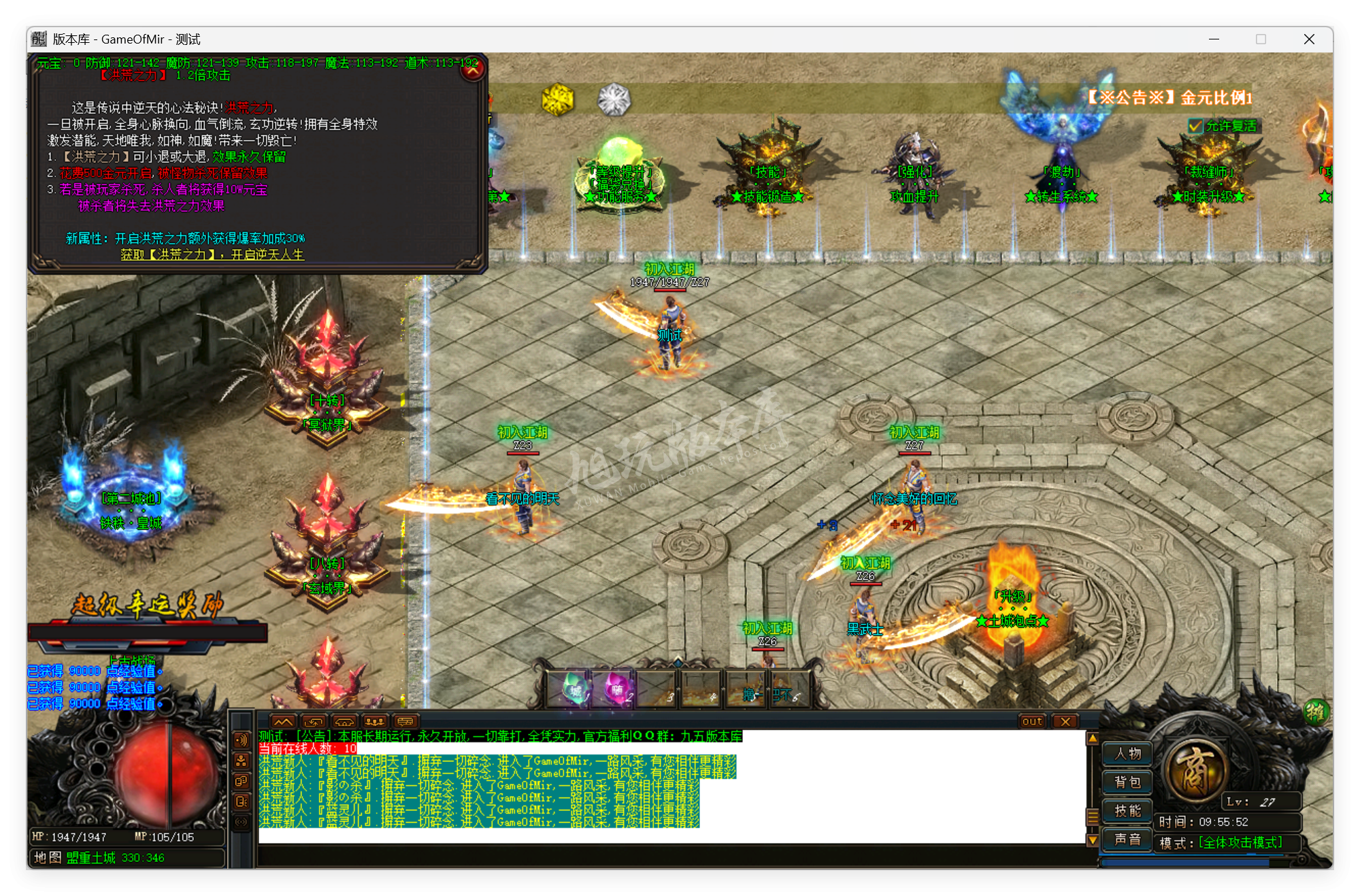The width and height of the screenshot is (1360, 896).
Task: Toggle the 允许复活 resurrection checkbox
Action: pos(1194,125)
